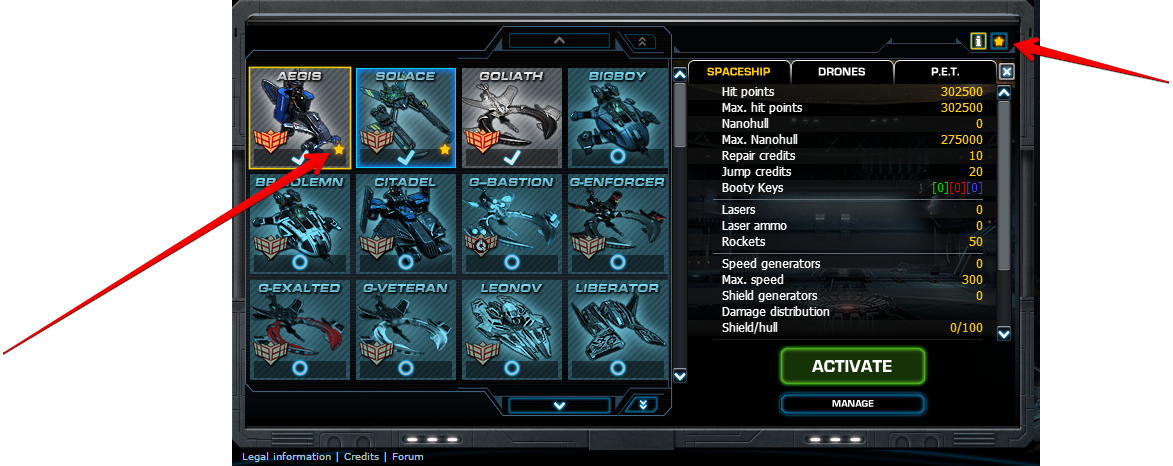Close the ship stats panel
1173x466 pixels.
pyautogui.click(x=1007, y=72)
